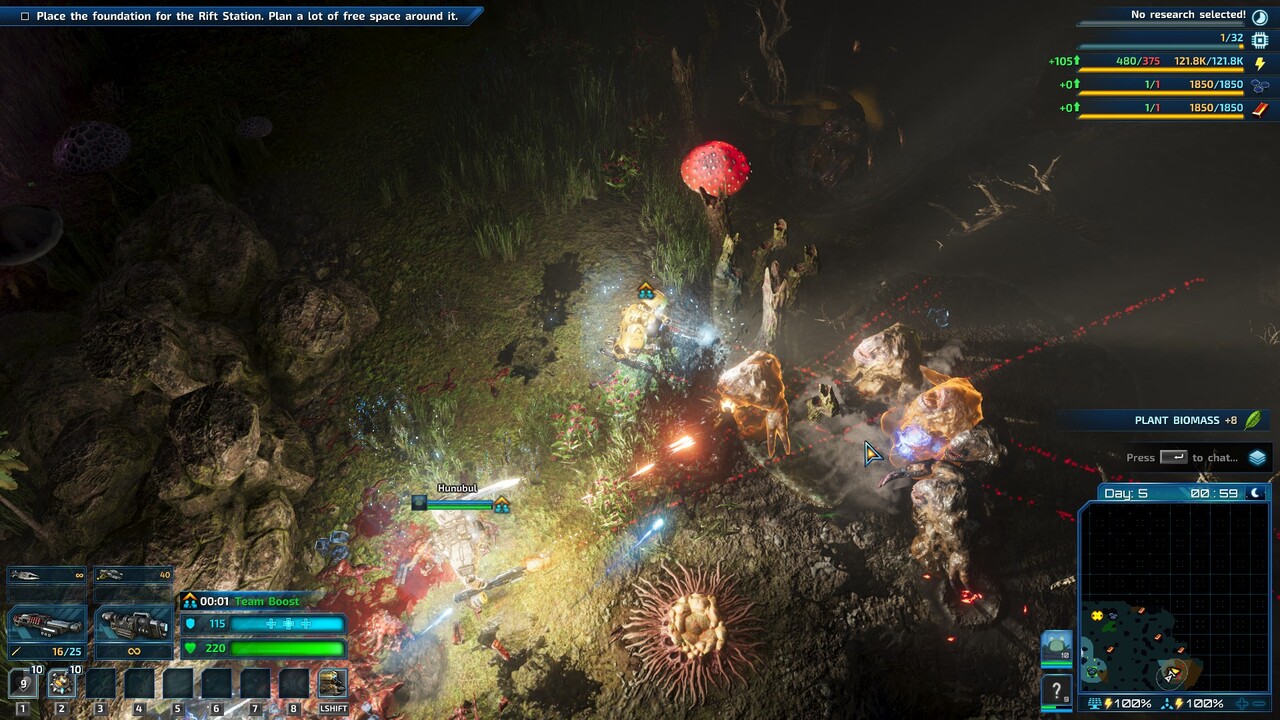Activate the mine item in slot 2

pyautogui.click(x=61, y=683)
